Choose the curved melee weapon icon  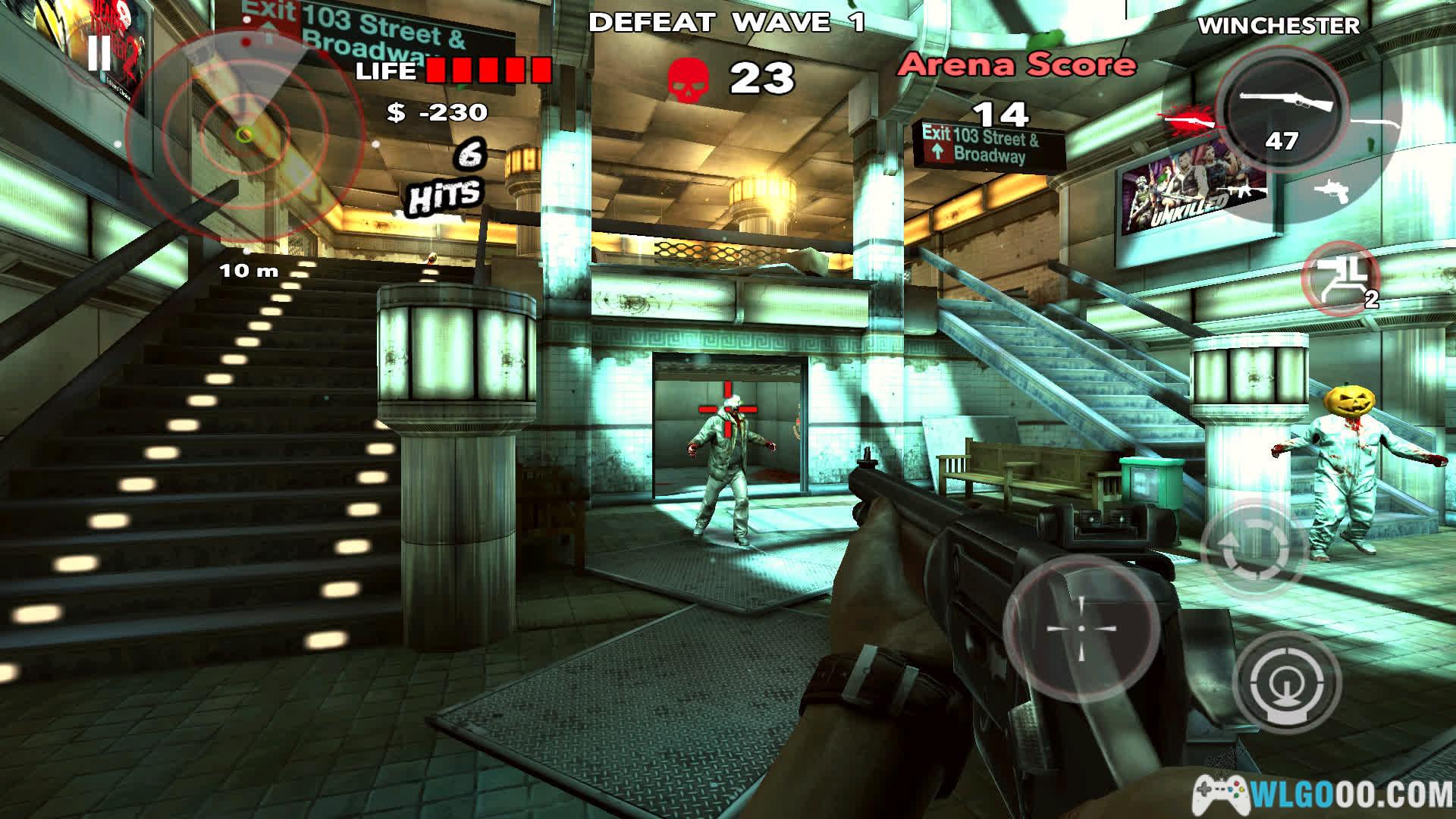(x=1377, y=124)
